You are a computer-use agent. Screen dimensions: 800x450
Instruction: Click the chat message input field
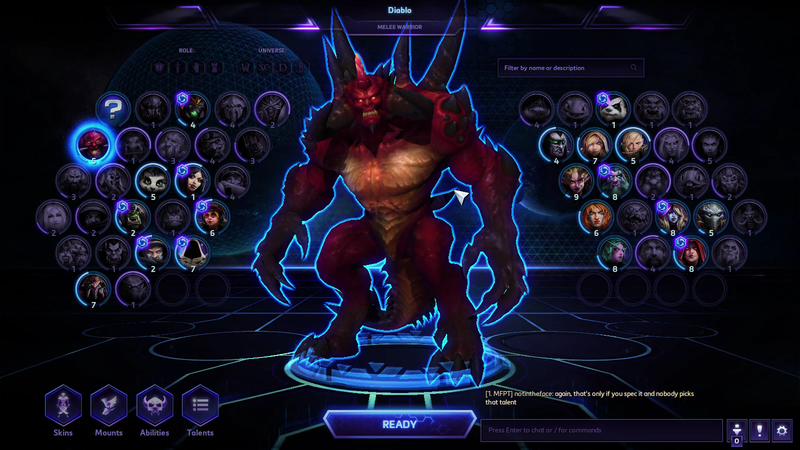pos(600,431)
